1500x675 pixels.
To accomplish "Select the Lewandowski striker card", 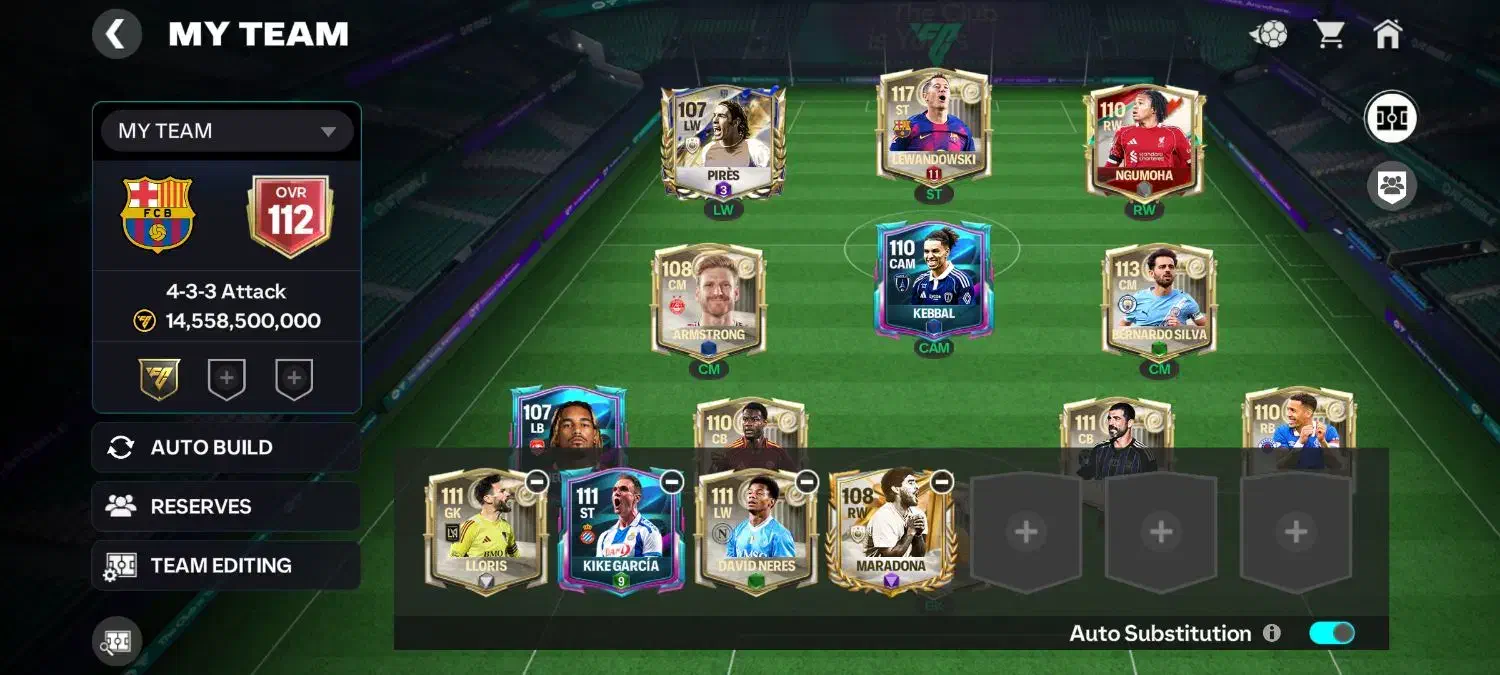I will (x=933, y=127).
